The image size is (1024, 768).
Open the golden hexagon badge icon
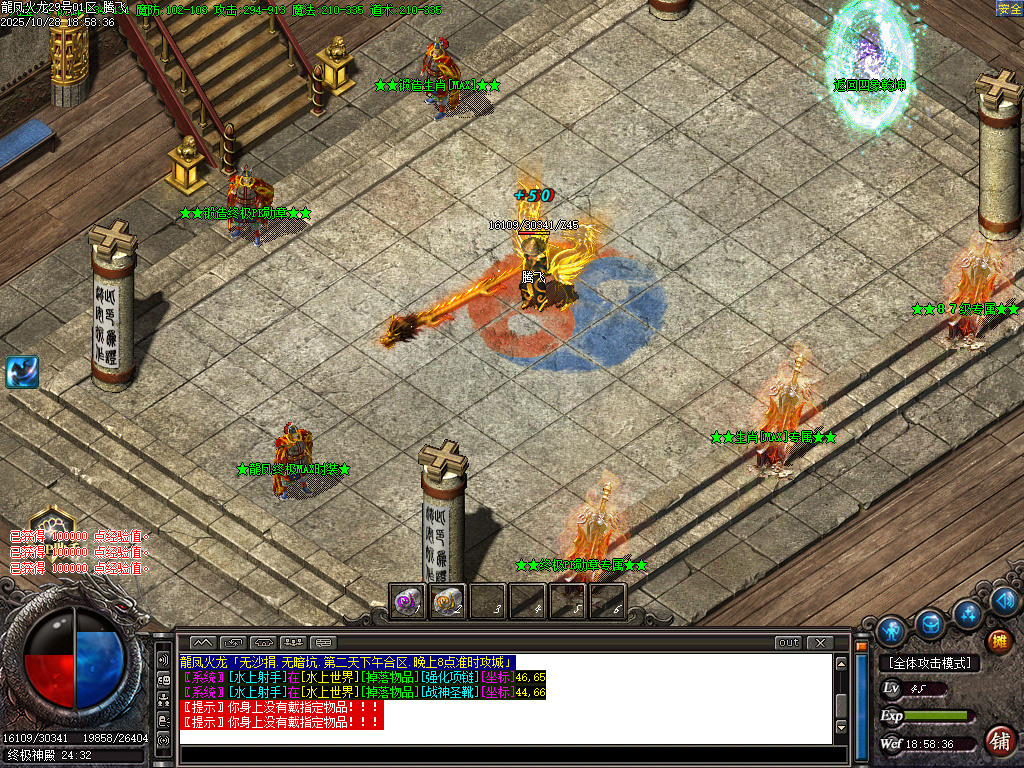(x=51, y=524)
